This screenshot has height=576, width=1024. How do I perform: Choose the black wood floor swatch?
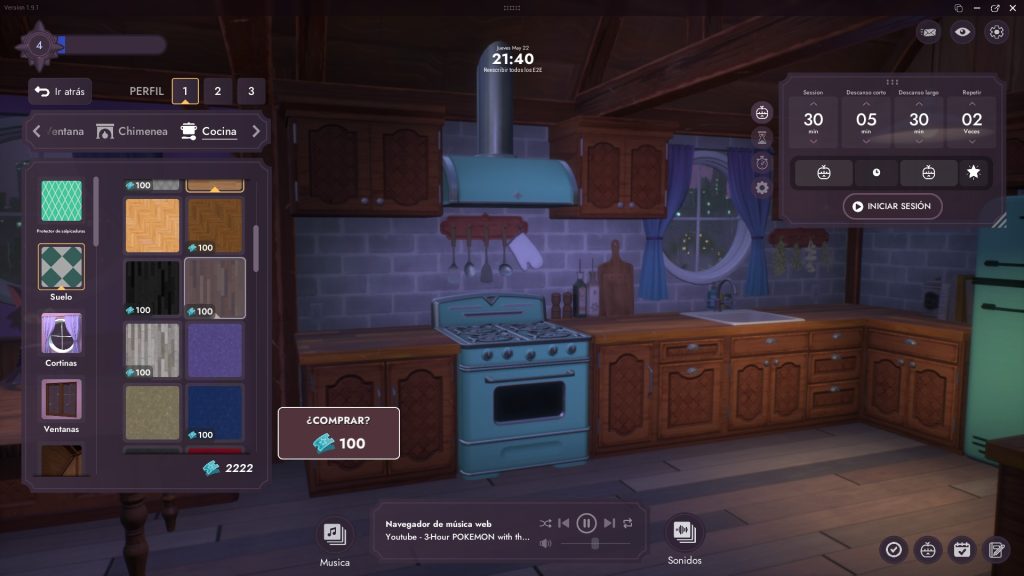152,288
